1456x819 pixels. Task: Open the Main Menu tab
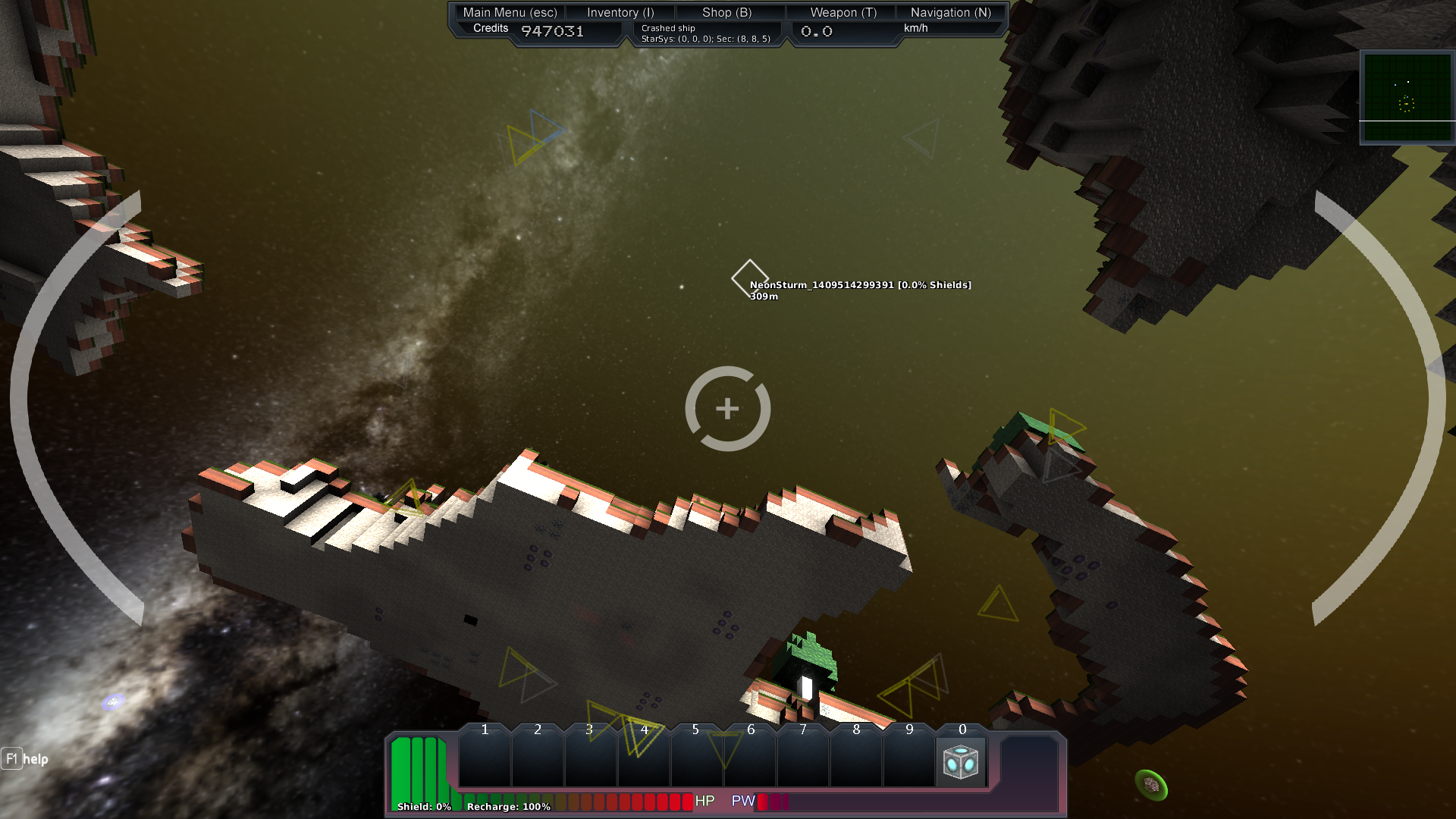(510, 12)
